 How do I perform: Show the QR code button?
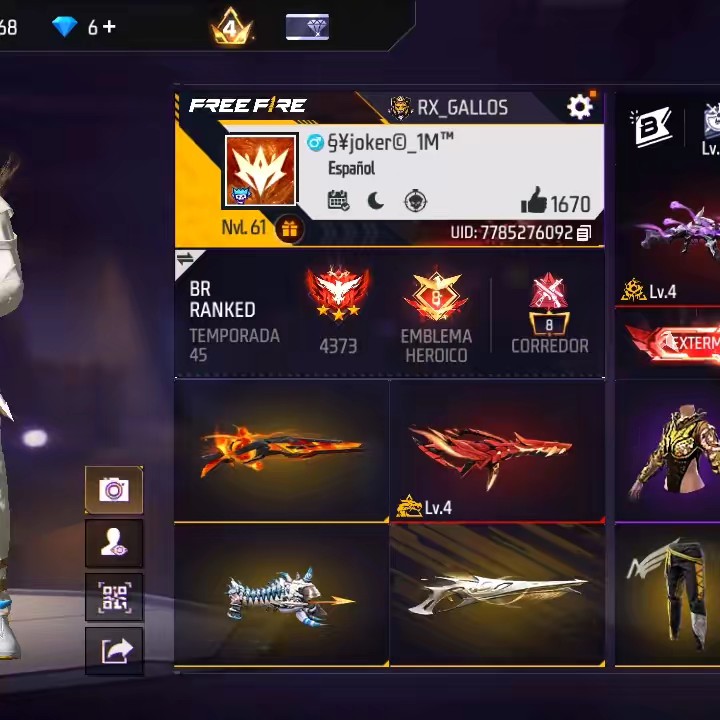[114, 597]
